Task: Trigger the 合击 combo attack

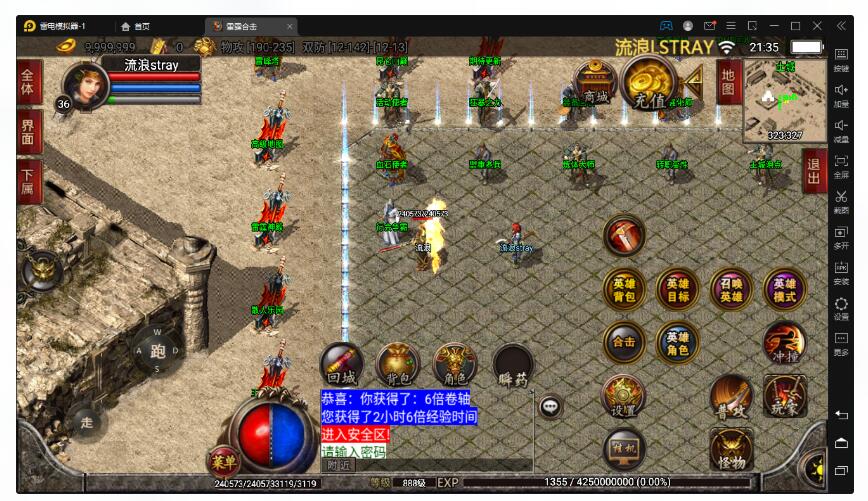Action: [624, 343]
